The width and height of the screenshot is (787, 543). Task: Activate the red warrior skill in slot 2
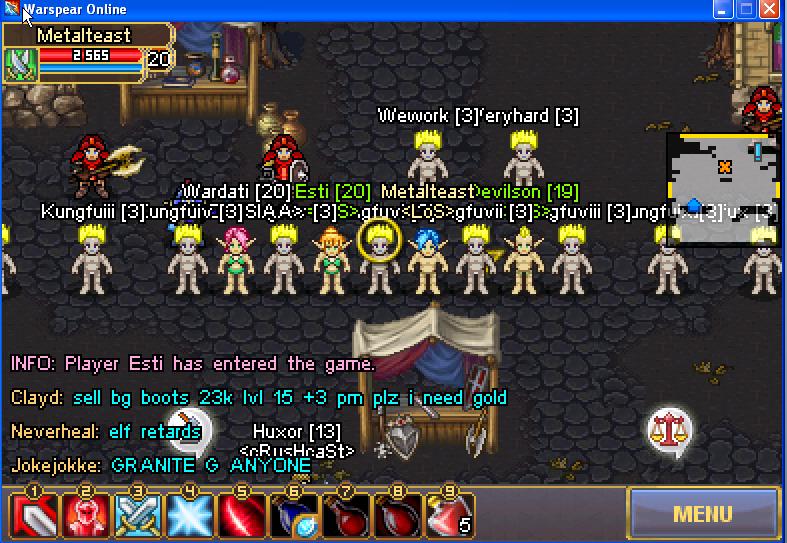(x=84, y=516)
